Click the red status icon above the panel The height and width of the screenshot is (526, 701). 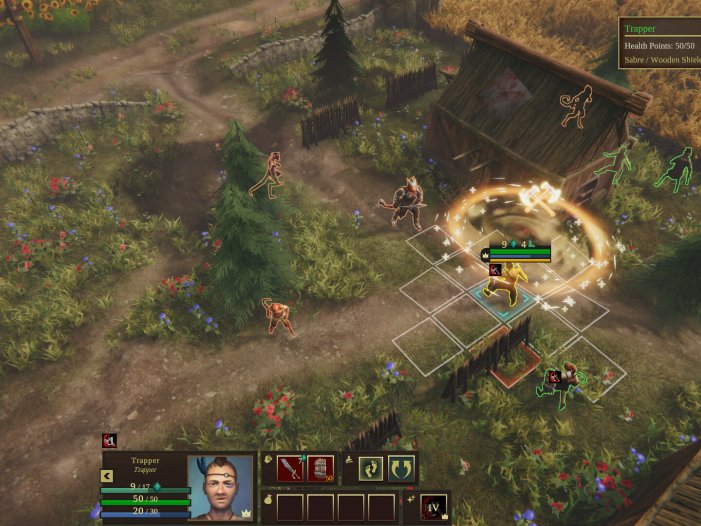click(x=109, y=440)
